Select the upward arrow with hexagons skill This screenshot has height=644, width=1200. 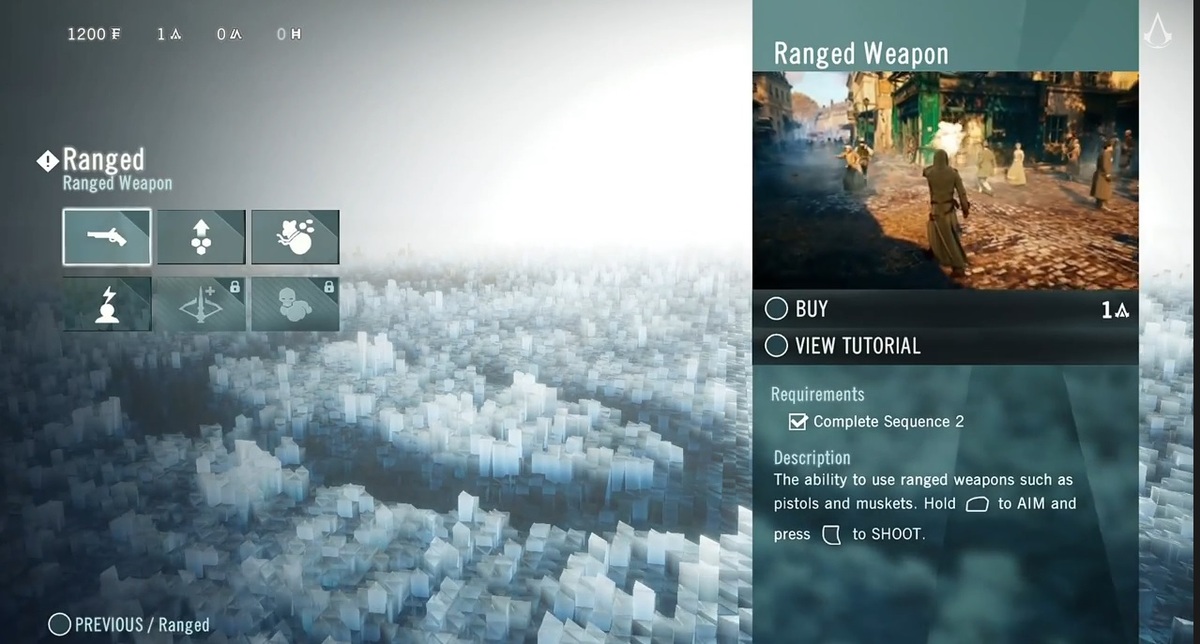[x=201, y=237]
